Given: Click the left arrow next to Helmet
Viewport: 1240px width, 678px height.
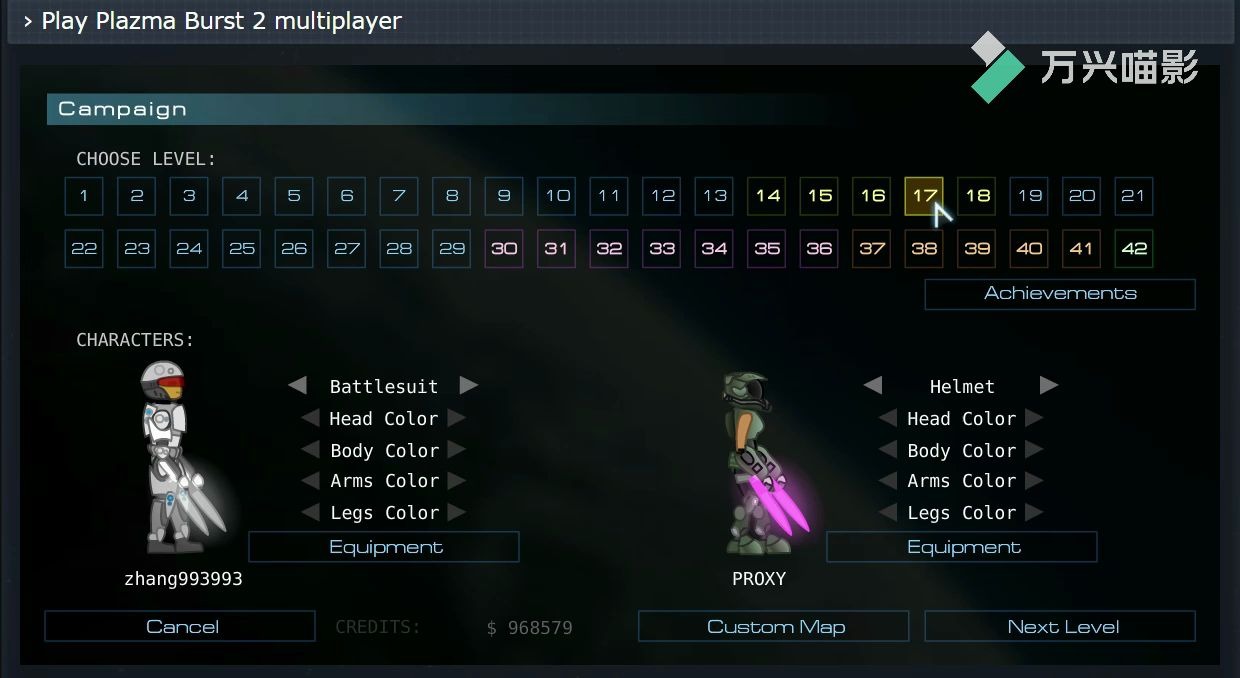Looking at the screenshot, I should (x=873, y=385).
